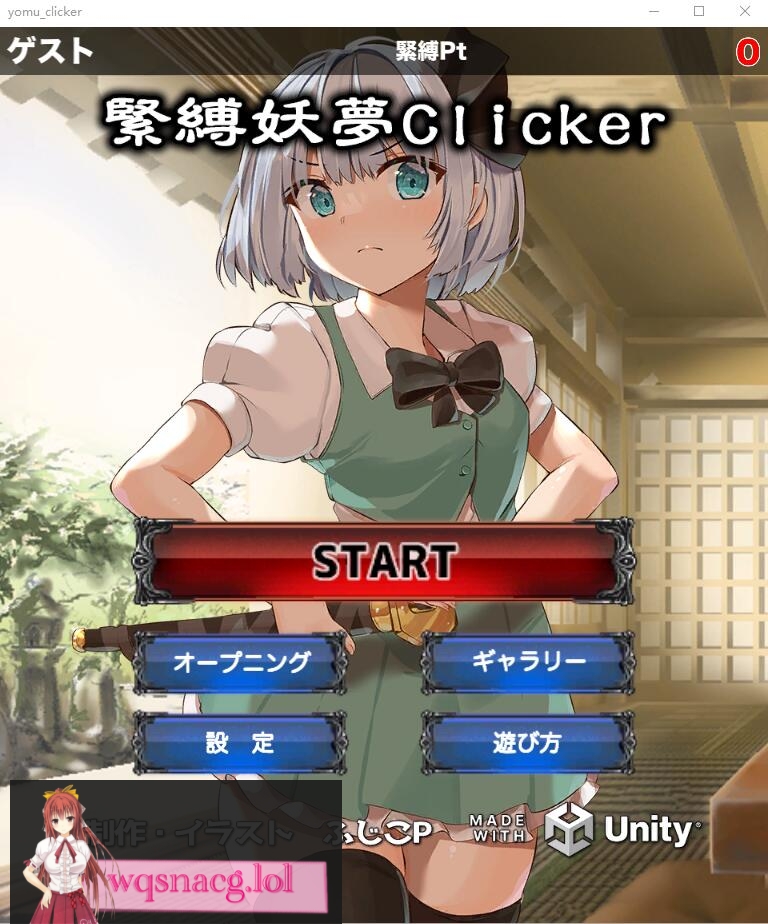Open the ギャラリー gallery

click(x=527, y=662)
